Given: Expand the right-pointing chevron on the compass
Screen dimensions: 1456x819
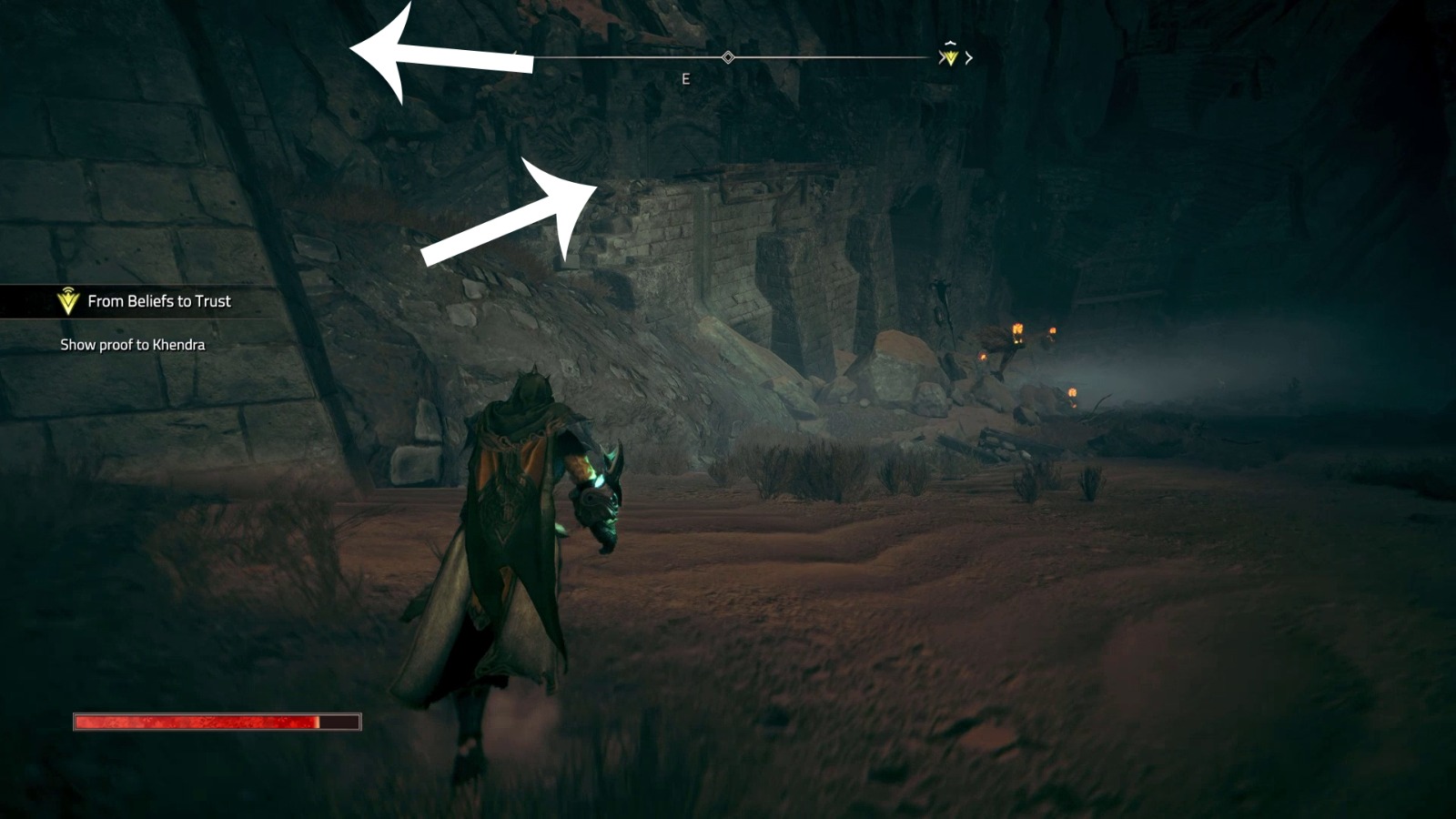Looking at the screenshot, I should point(970,58).
